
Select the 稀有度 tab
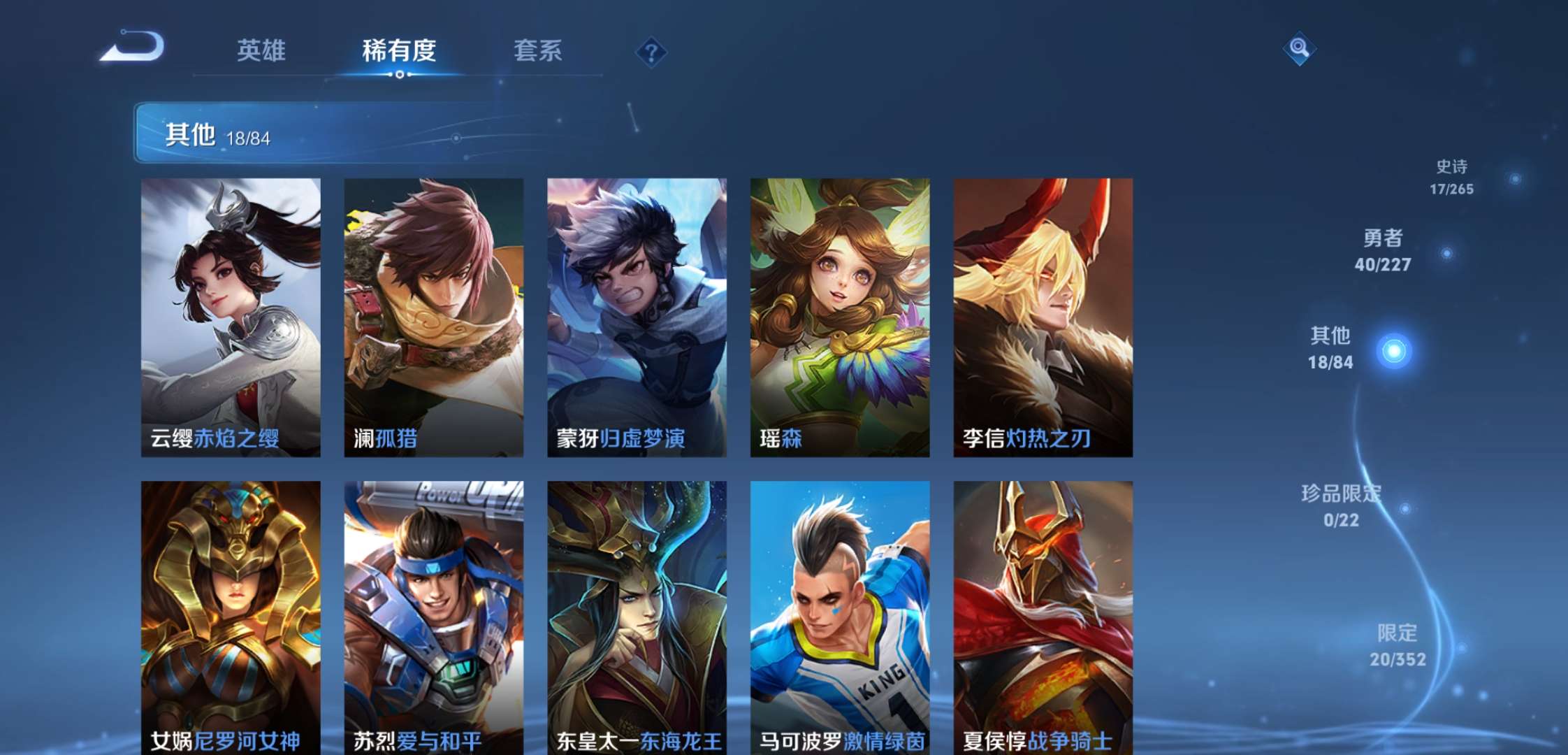(398, 50)
